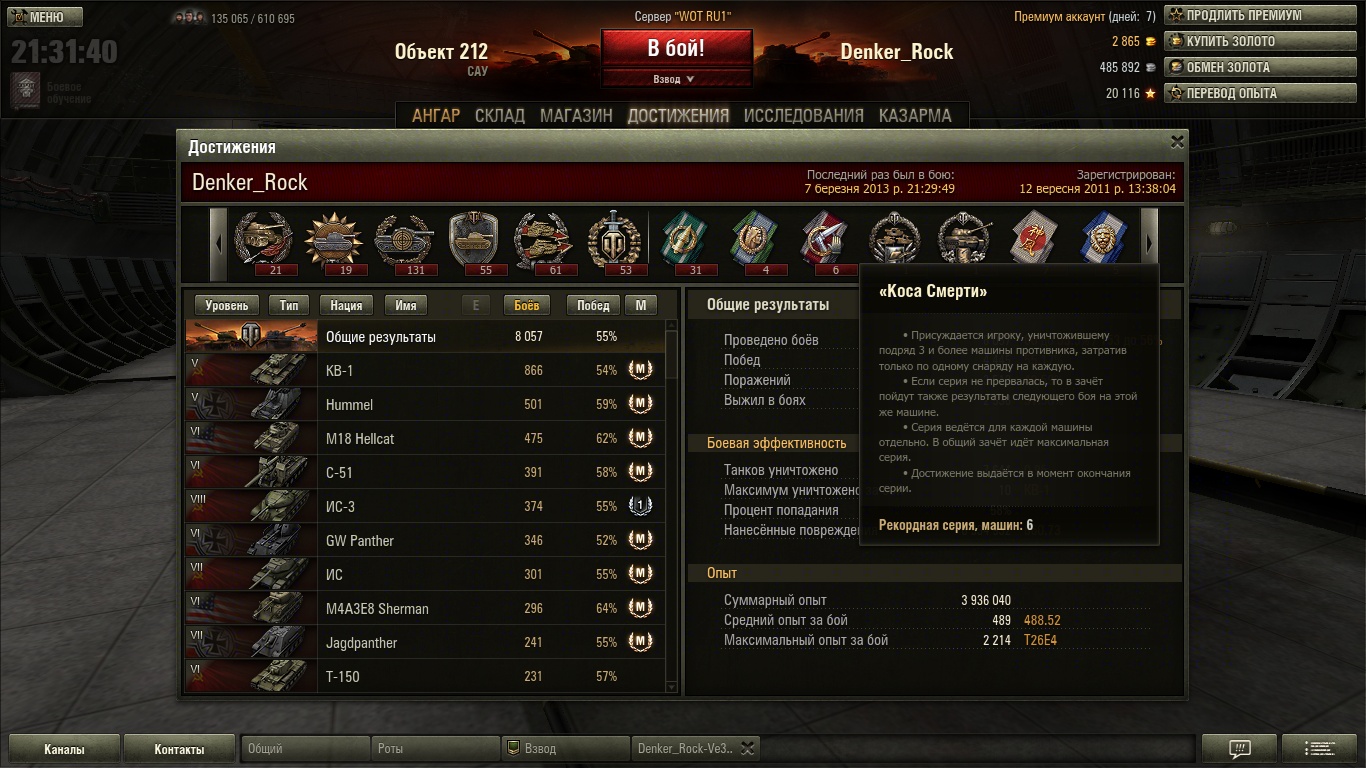Switch to the АНГАР tab
This screenshot has height=768, width=1366.
[436, 115]
